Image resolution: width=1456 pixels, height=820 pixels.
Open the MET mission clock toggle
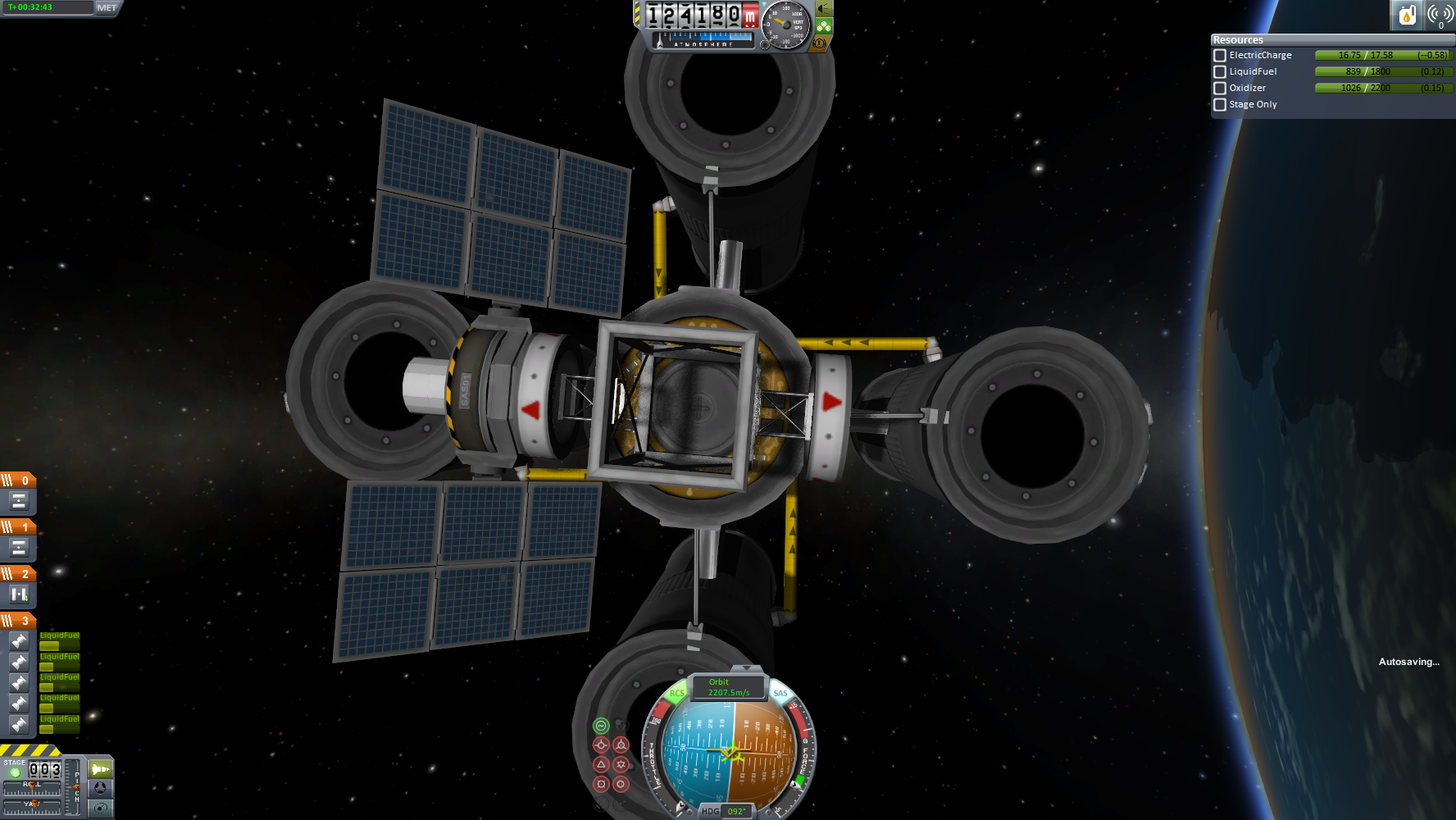[107, 7]
